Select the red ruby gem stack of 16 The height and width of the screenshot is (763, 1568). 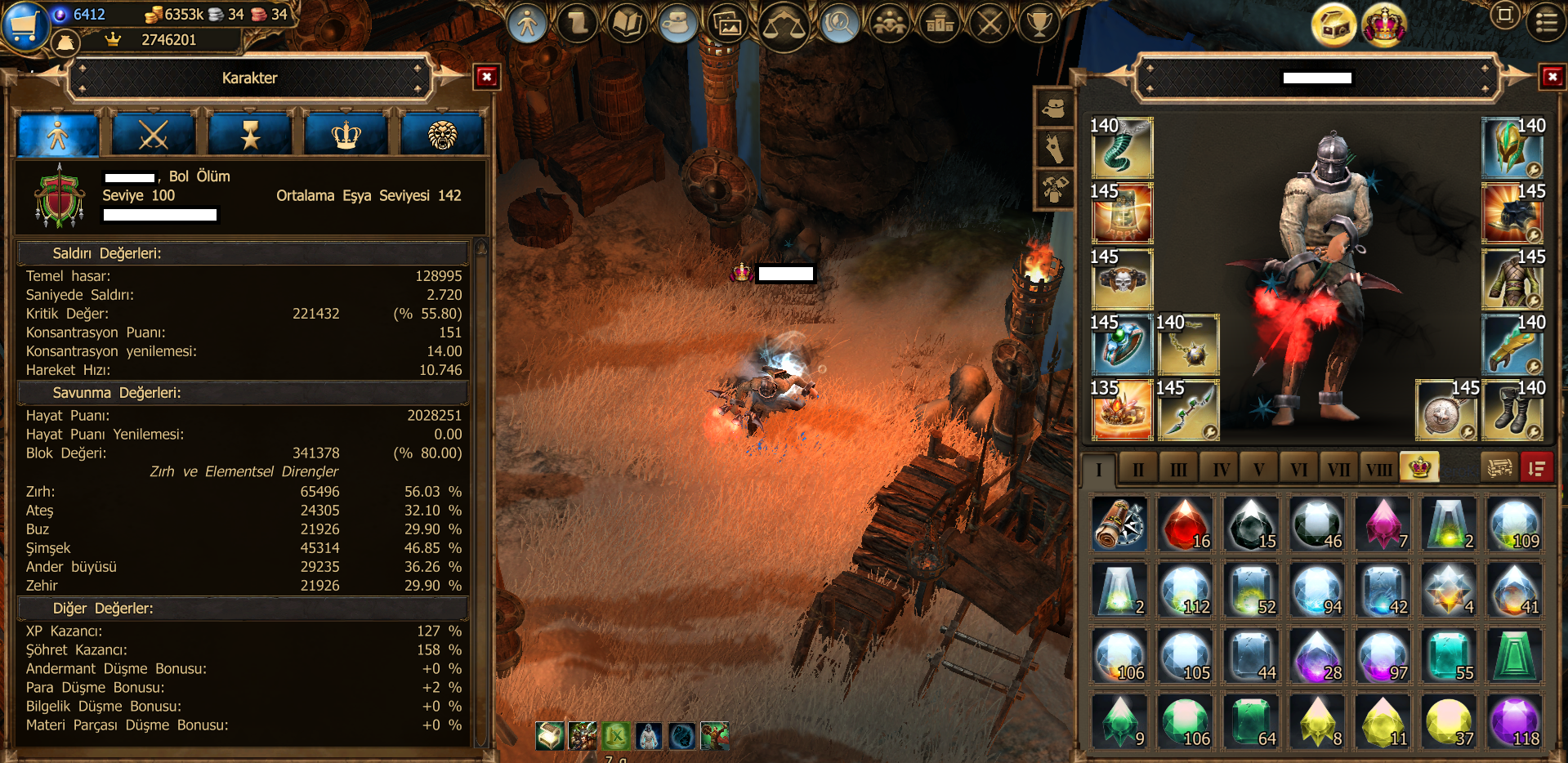[1186, 524]
